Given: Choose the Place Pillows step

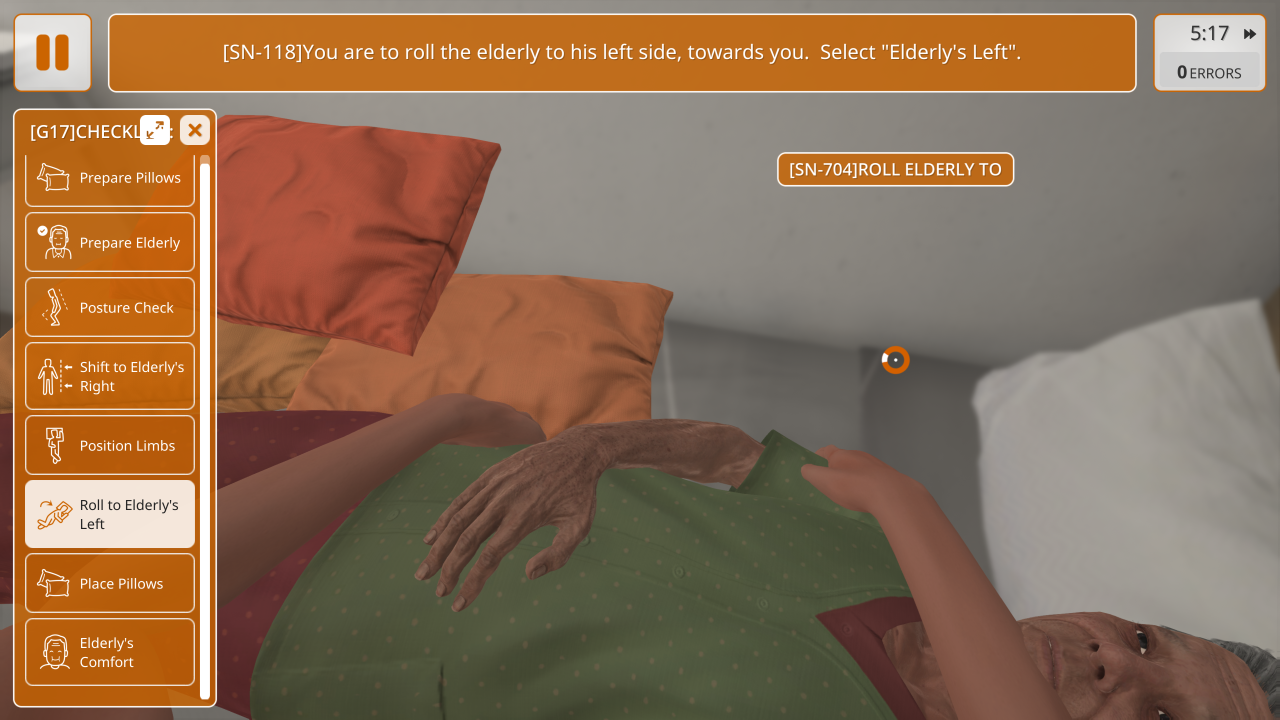Looking at the screenshot, I should [x=110, y=584].
